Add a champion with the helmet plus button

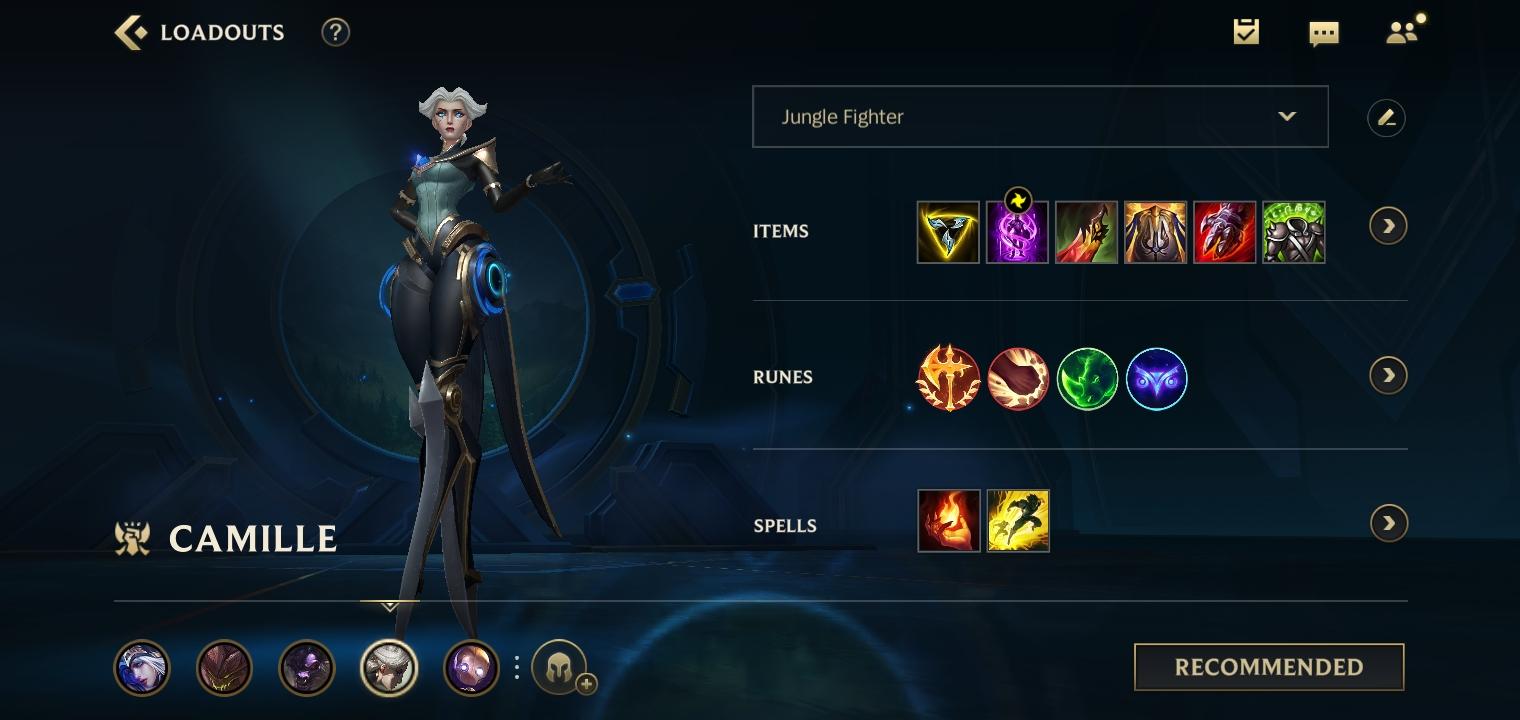[560, 668]
